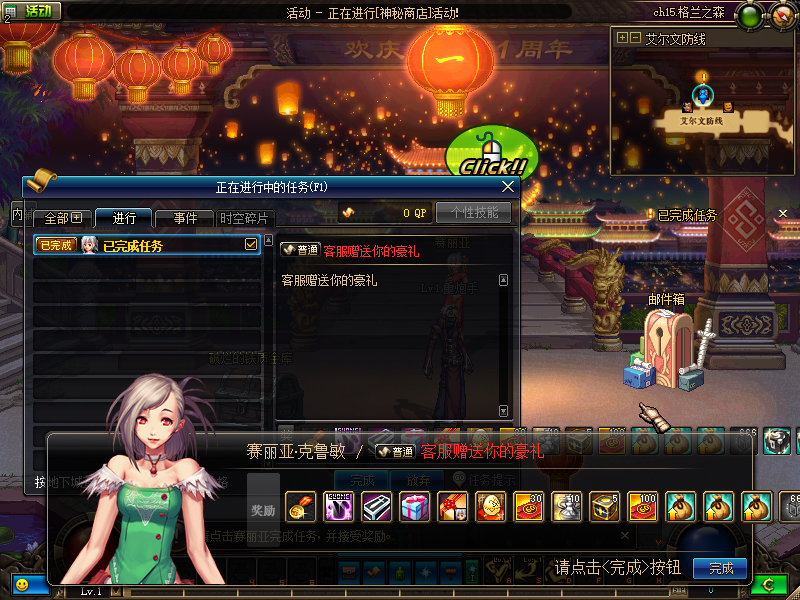The height and width of the screenshot is (600, 800).
Task: Open the compass icon above the minimap
Action: click(781, 14)
